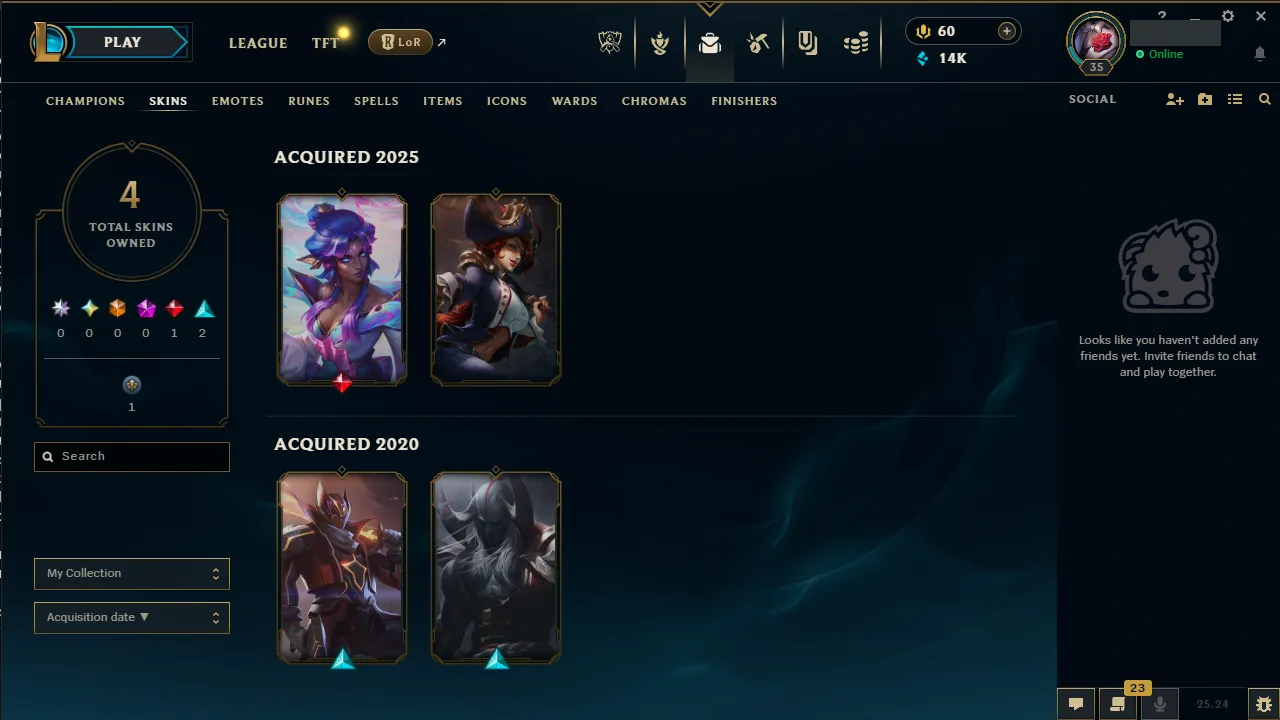
Task: Mute the microphone
Action: tap(1160, 703)
